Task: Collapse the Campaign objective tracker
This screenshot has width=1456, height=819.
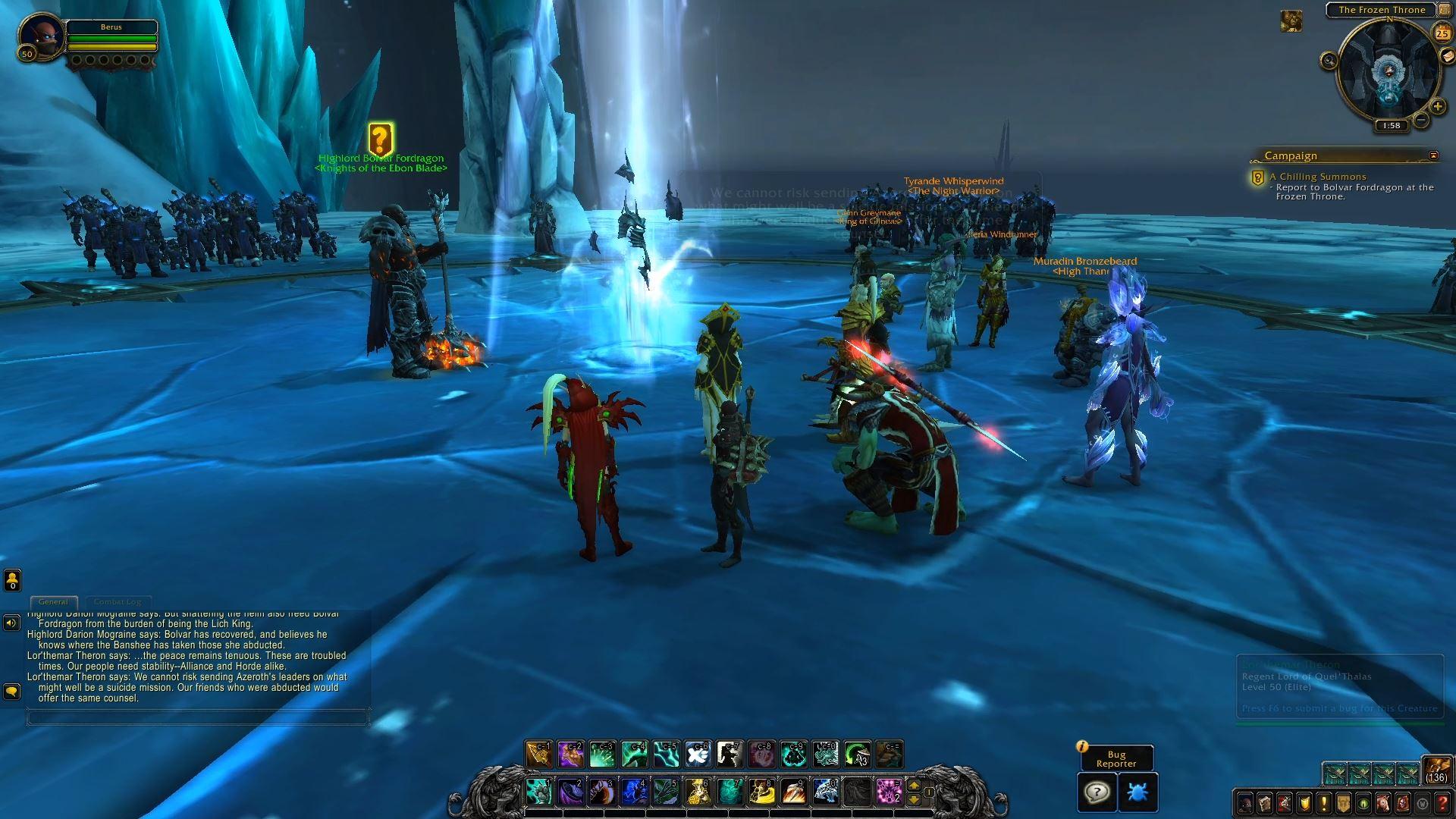Action: tap(1433, 155)
